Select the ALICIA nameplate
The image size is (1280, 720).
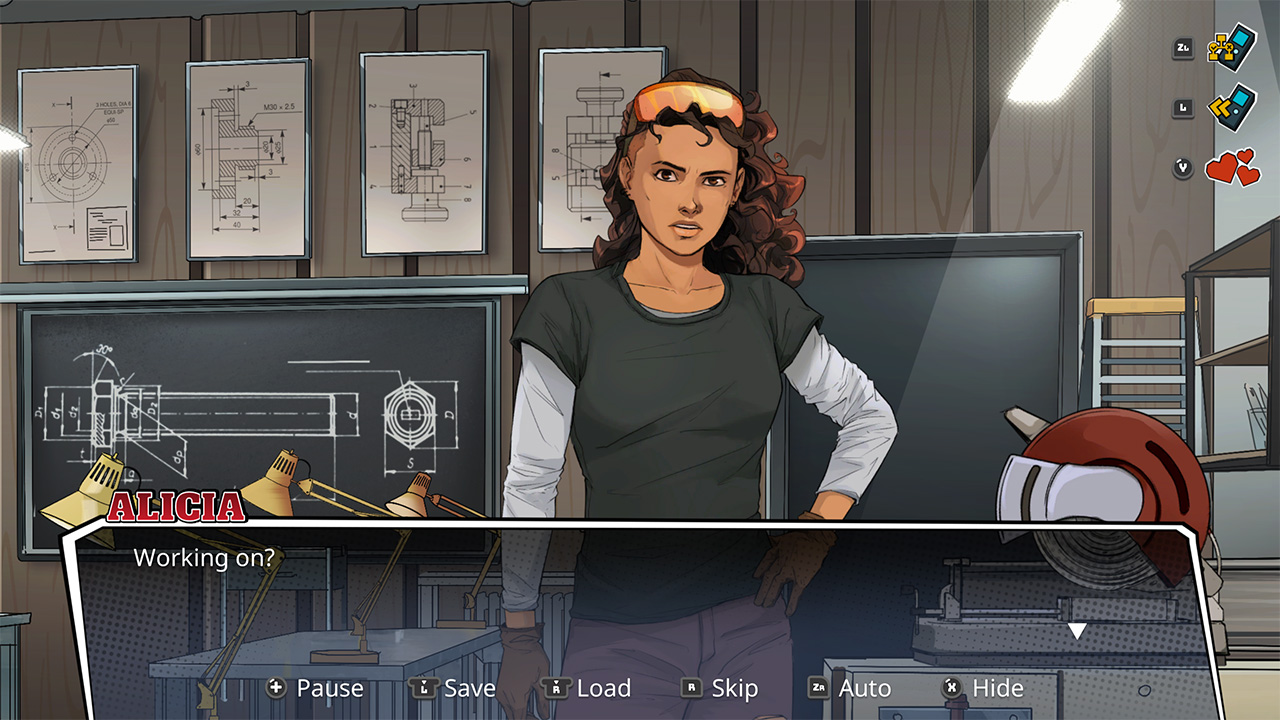(176, 505)
